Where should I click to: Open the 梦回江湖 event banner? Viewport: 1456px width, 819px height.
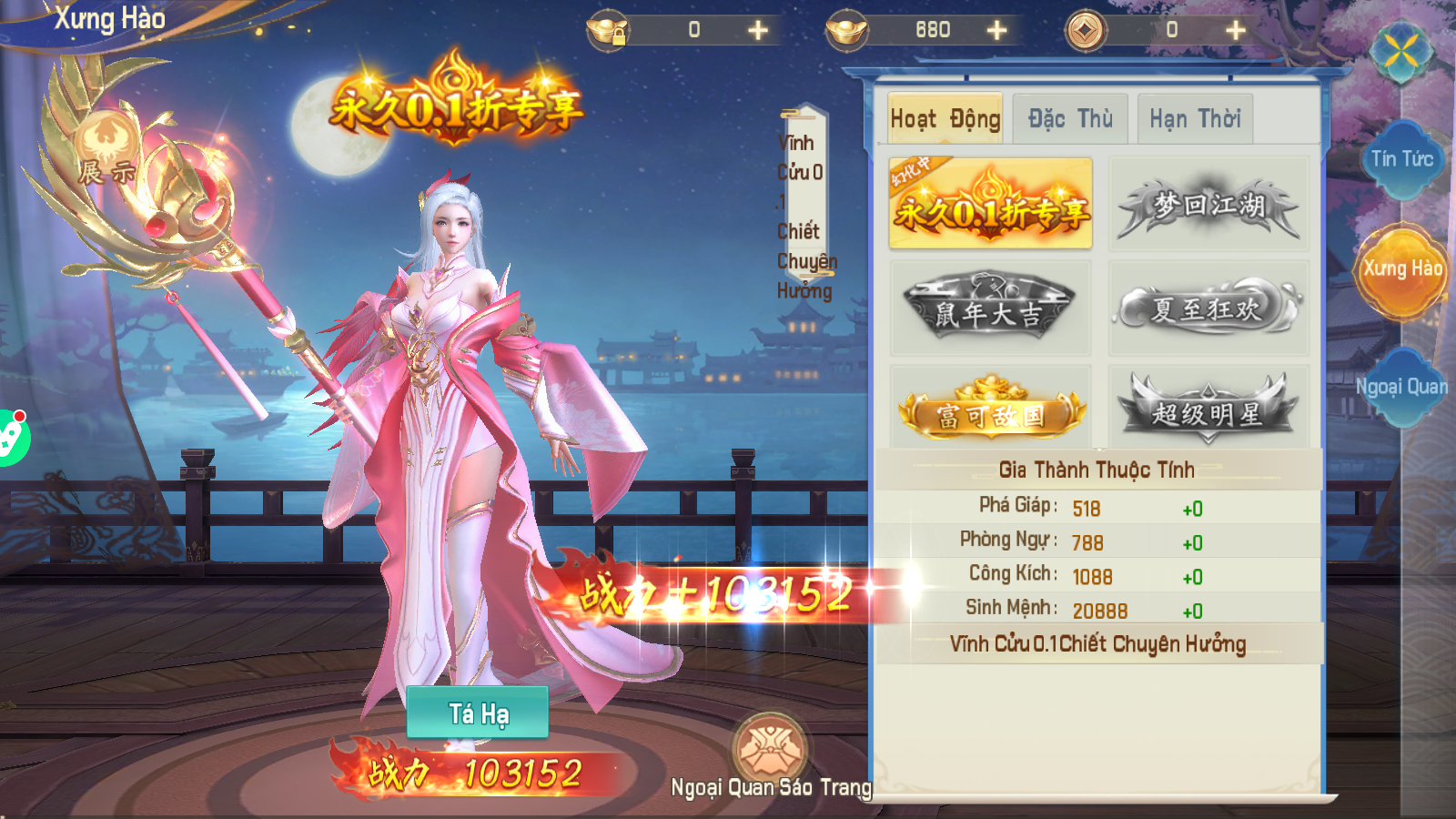click(1208, 203)
